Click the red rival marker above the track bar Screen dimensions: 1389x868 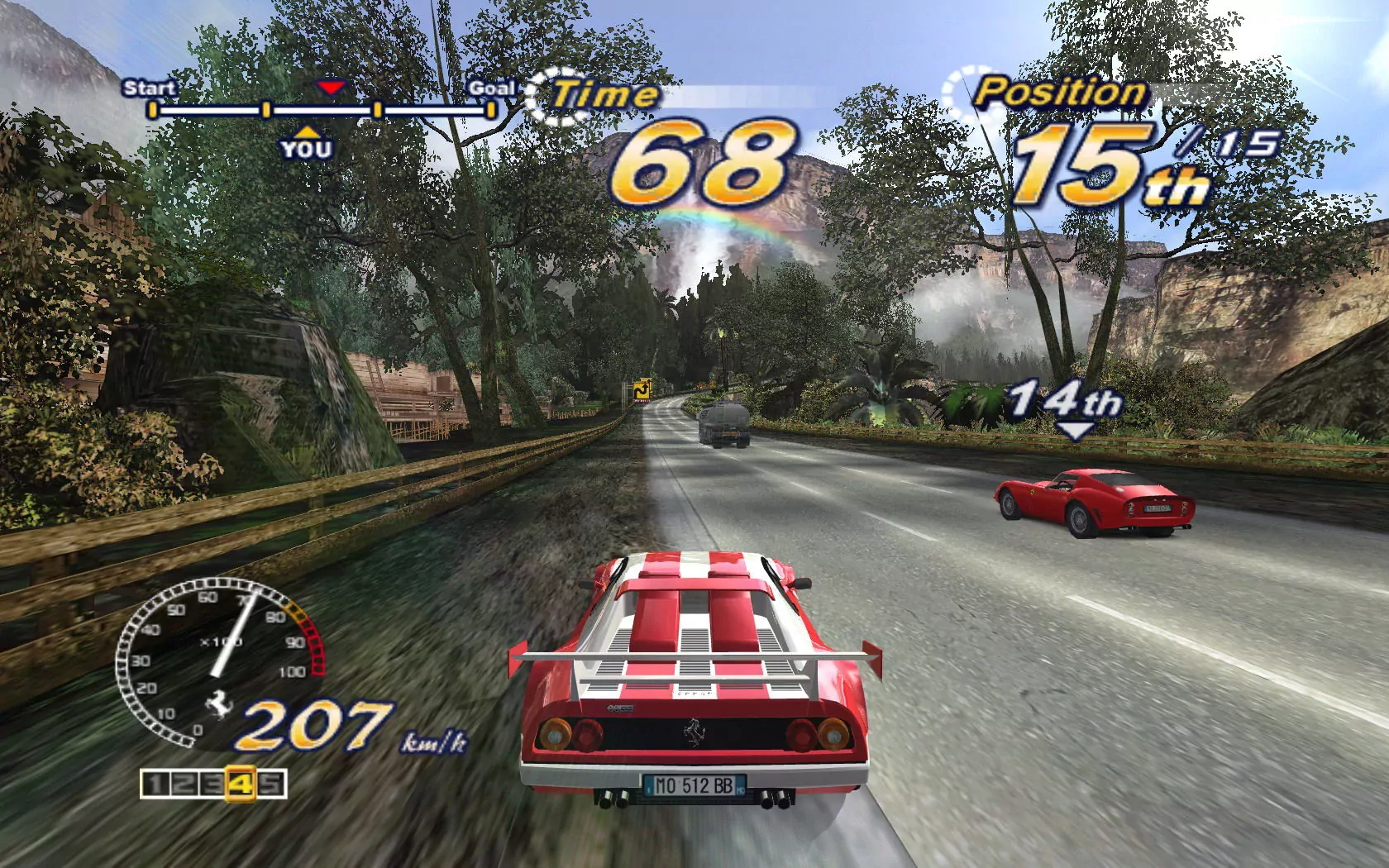(x=331, y=87)
